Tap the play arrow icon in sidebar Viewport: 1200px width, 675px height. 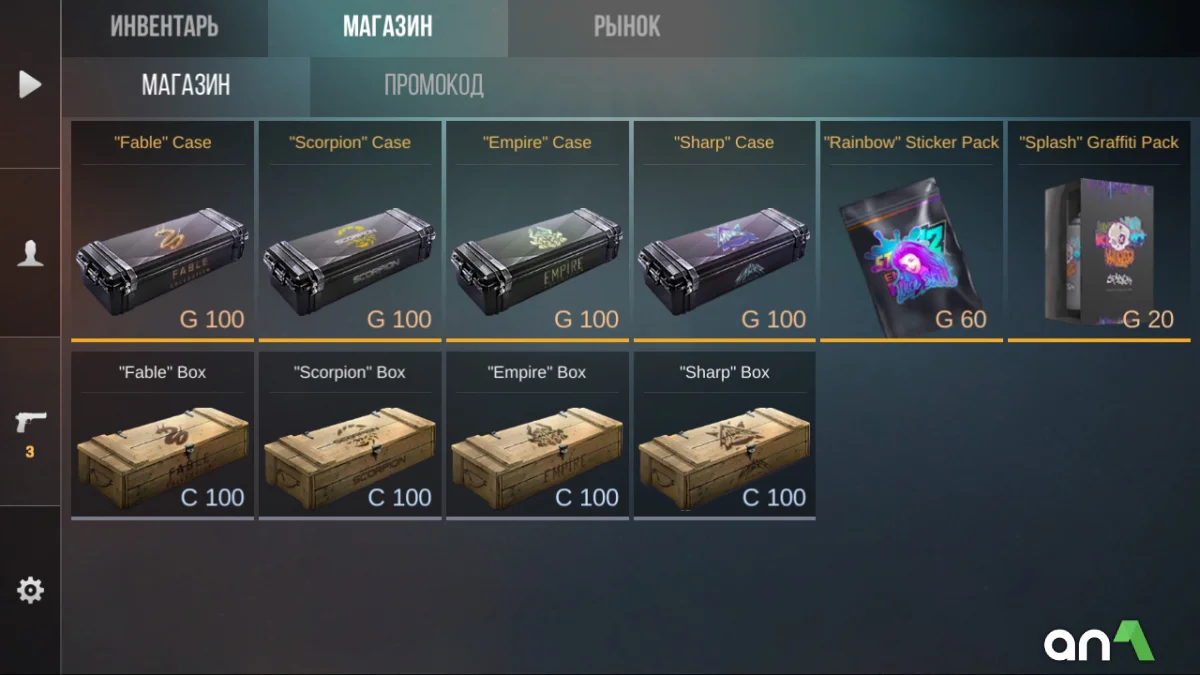tap(30, 84)
